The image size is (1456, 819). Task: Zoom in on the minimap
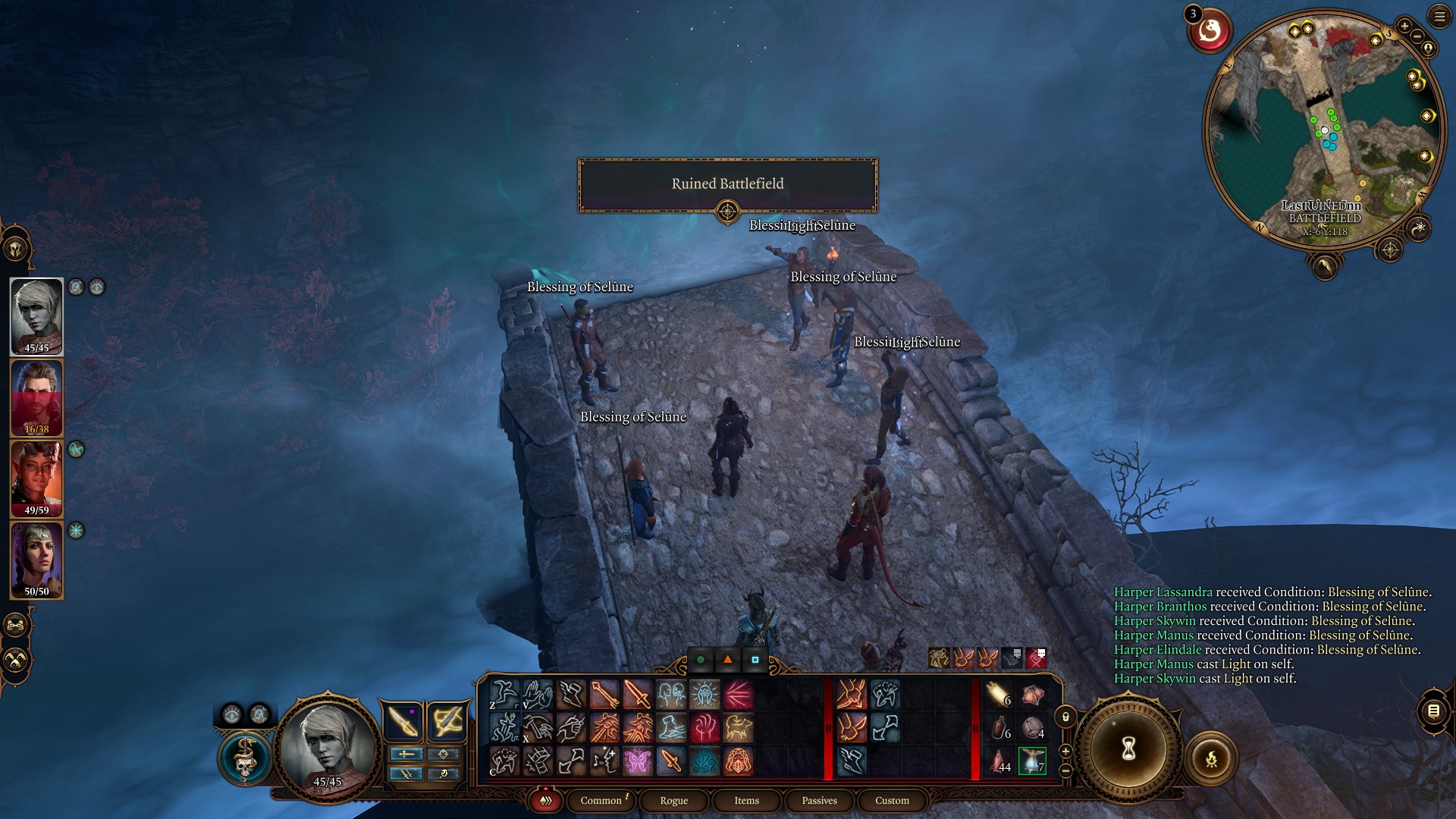click(1404, 26)
